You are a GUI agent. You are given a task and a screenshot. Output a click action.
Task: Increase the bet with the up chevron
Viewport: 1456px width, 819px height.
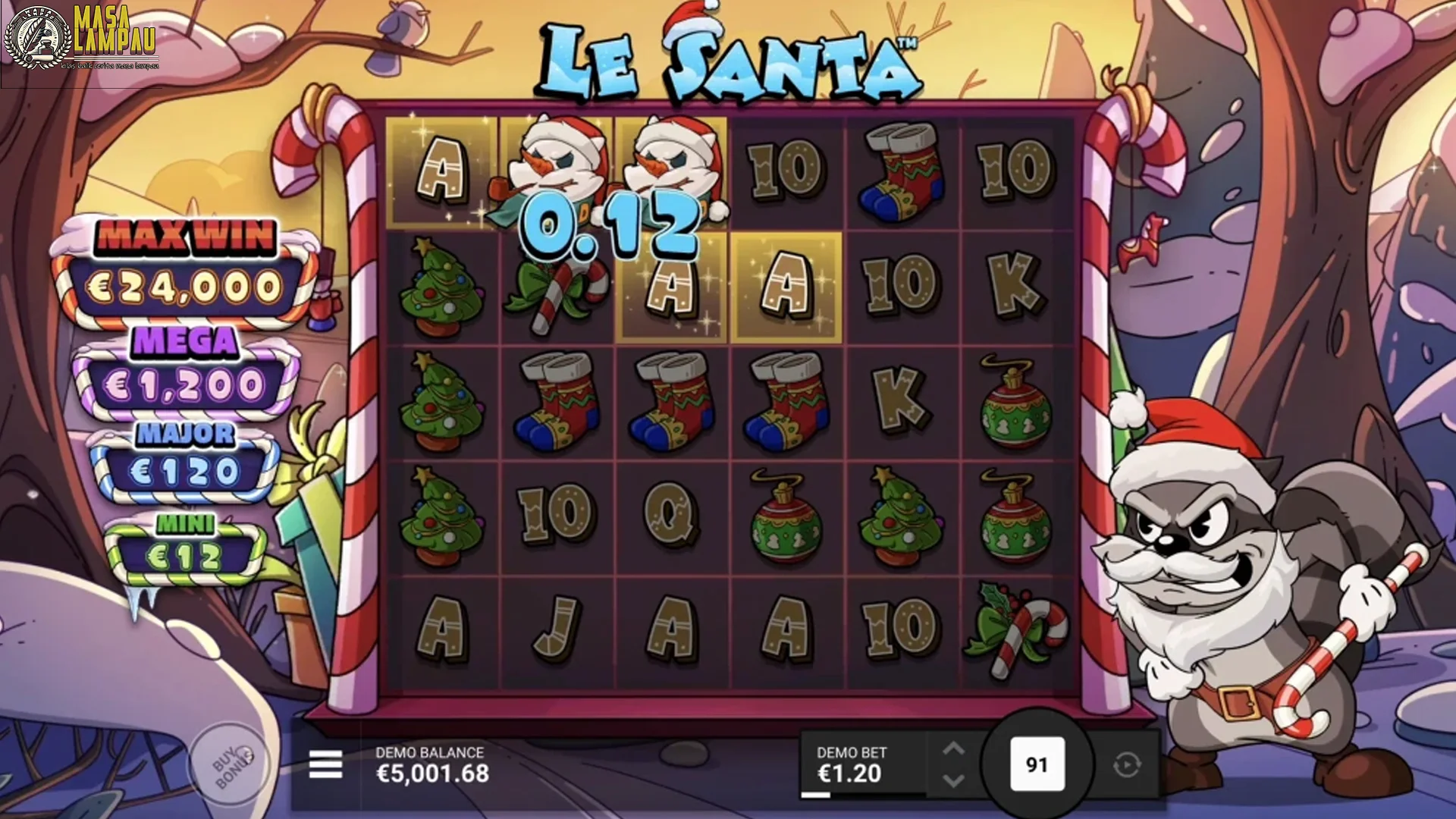(954, 746)
